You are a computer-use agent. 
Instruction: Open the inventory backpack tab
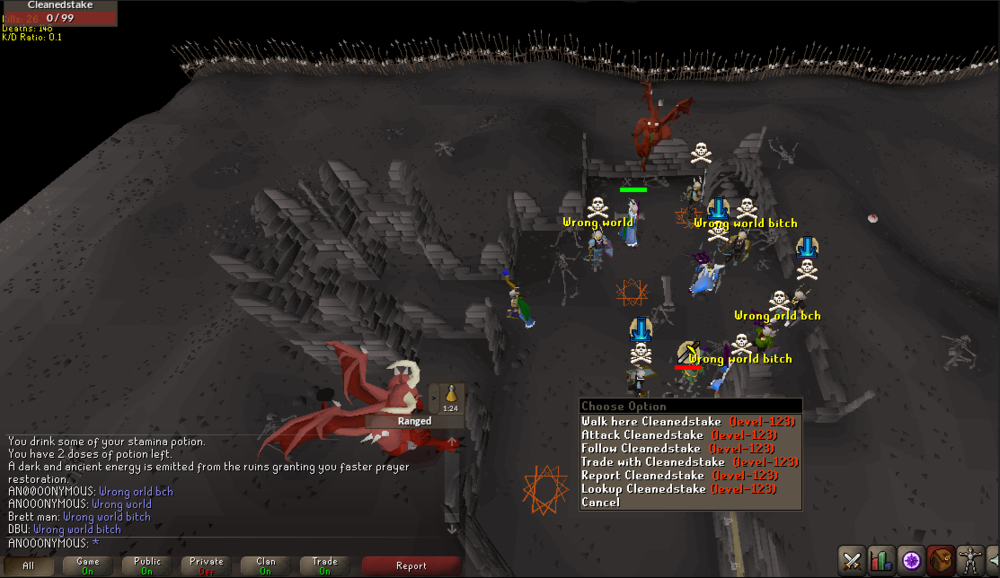(x=940, y=560)
